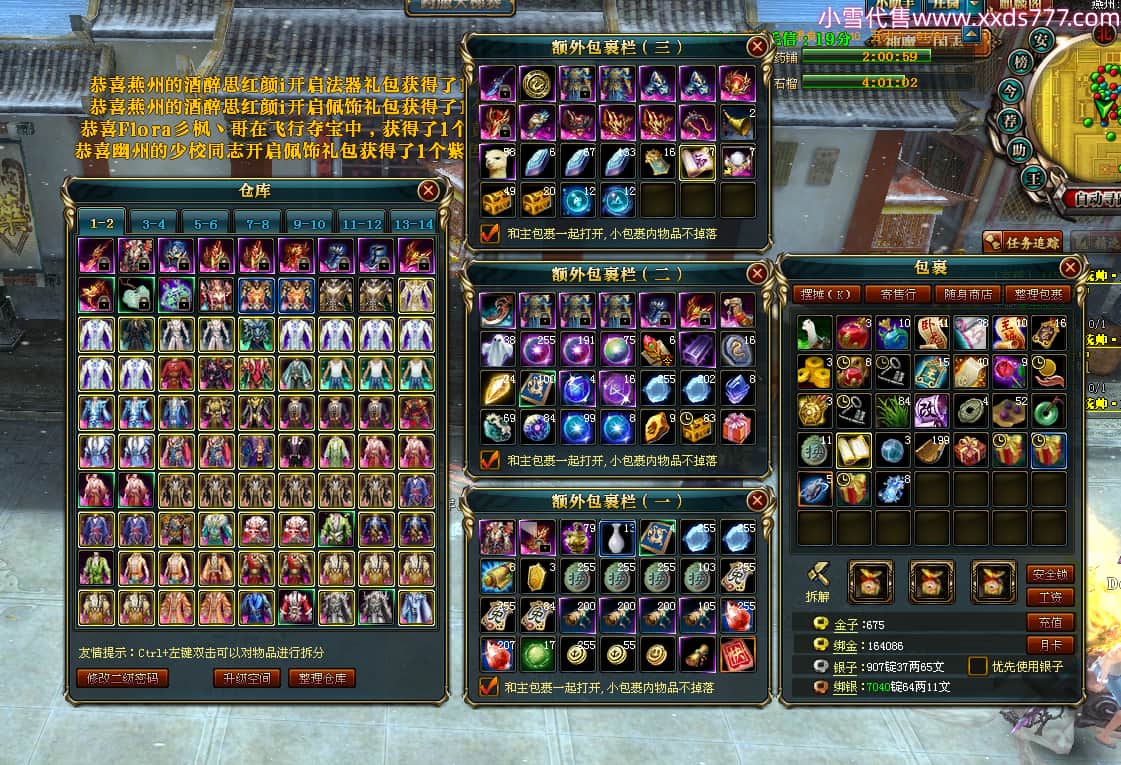The width and height of the screenshot is (1121, 765).
Task: Click the 安全锁 safety lock button
Action: 1050,575
